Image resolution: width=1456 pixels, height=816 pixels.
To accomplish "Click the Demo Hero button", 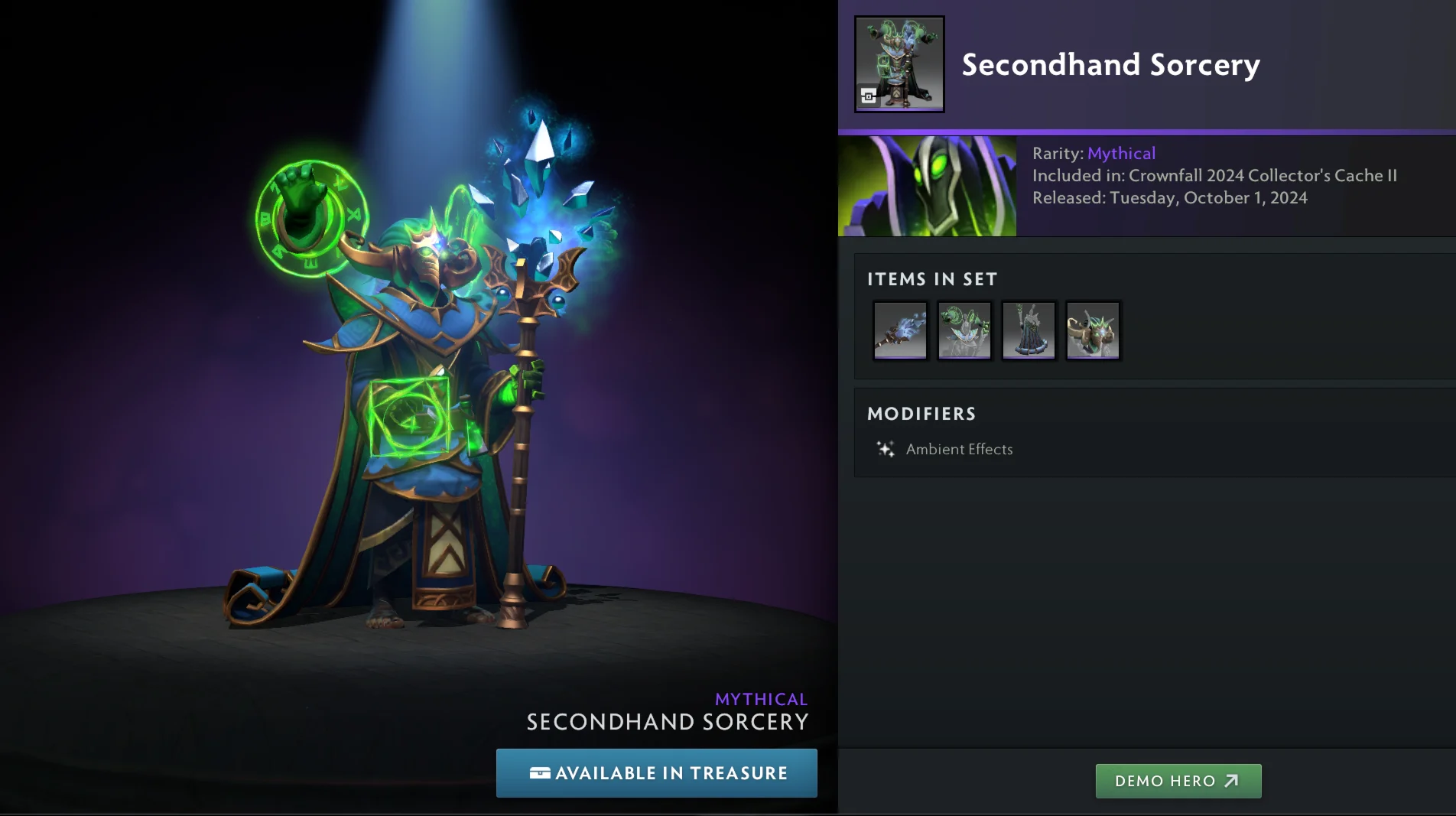I will pyautogui.click(x=1178, y=781).
